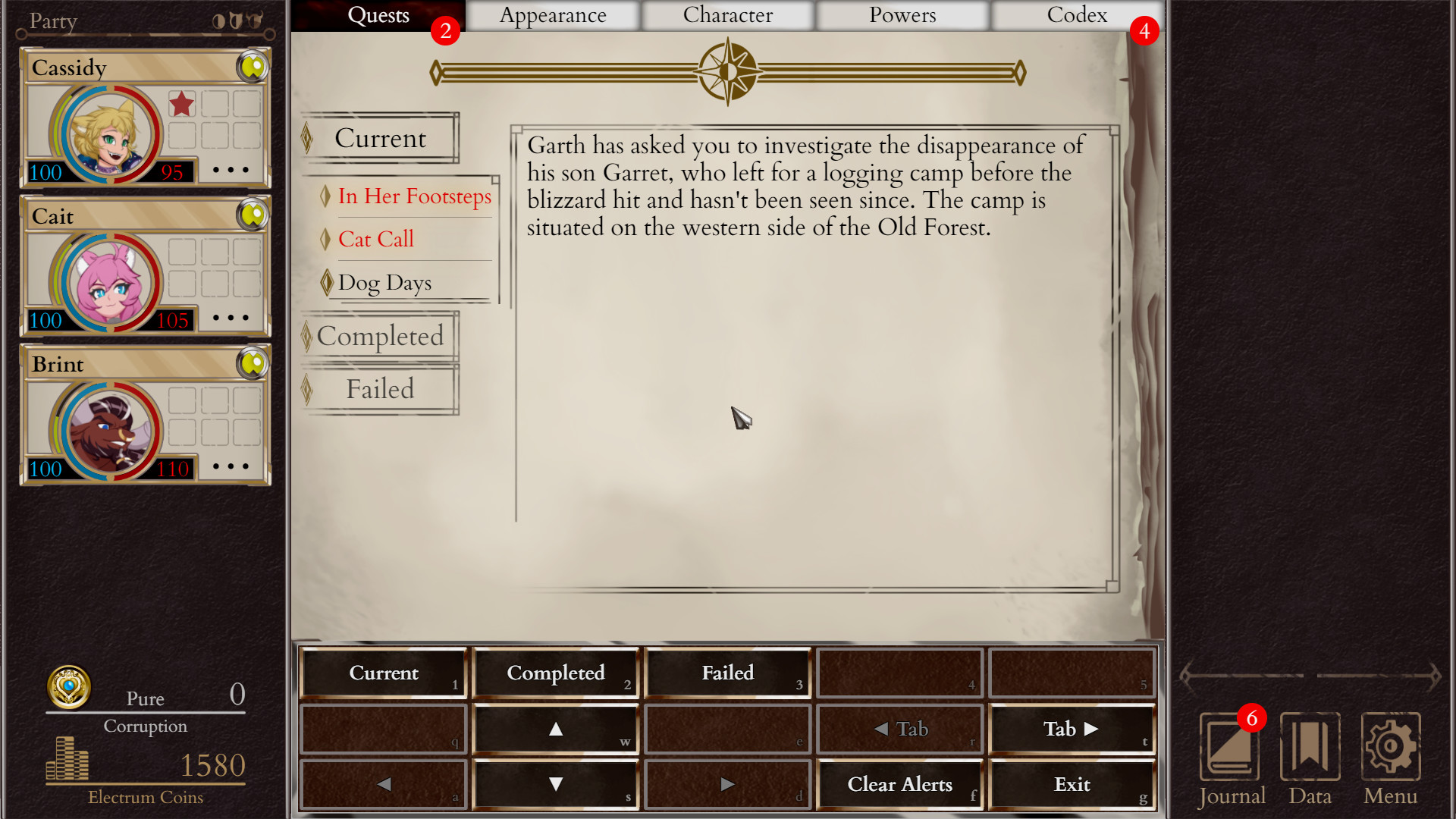
Task: Select the In Her Footsteps quest
Action: [x=414, y=196]
